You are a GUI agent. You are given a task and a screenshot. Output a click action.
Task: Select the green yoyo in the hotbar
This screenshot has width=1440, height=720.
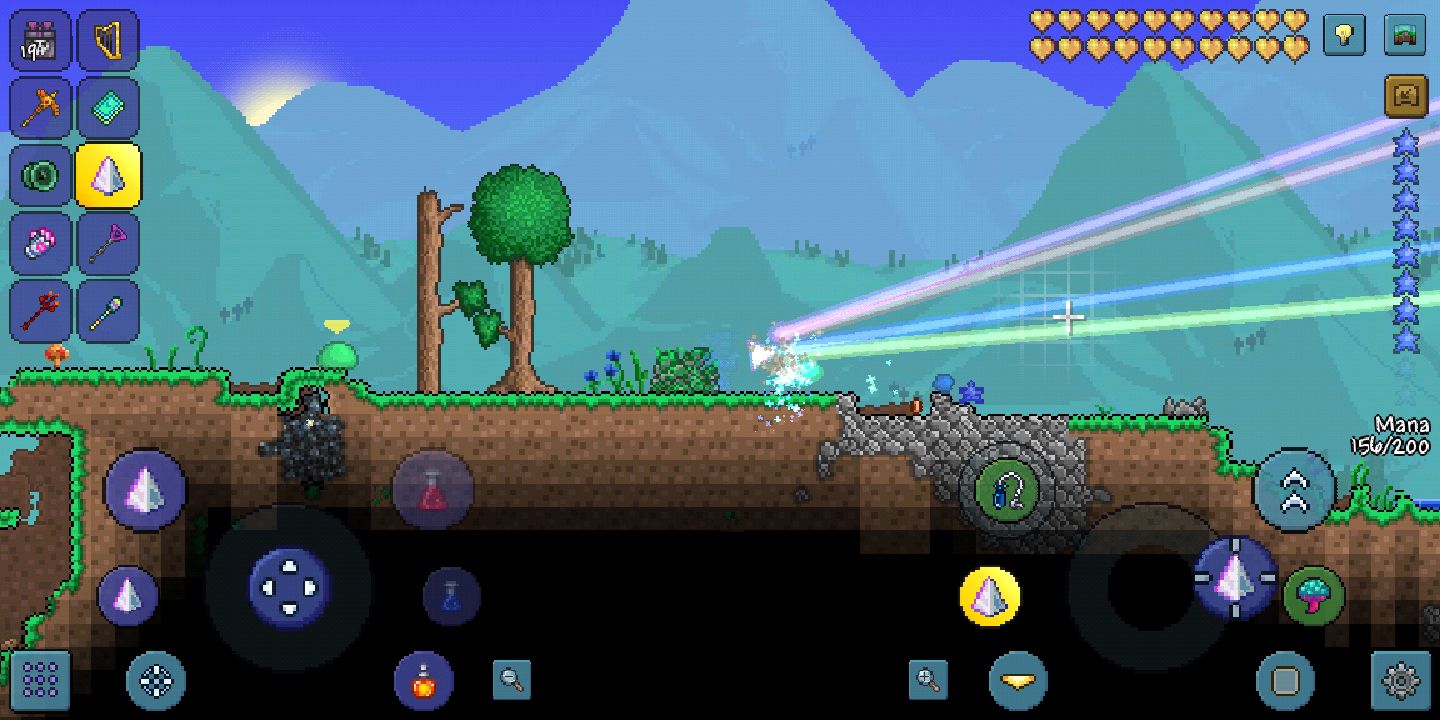[x=40, y=175]
